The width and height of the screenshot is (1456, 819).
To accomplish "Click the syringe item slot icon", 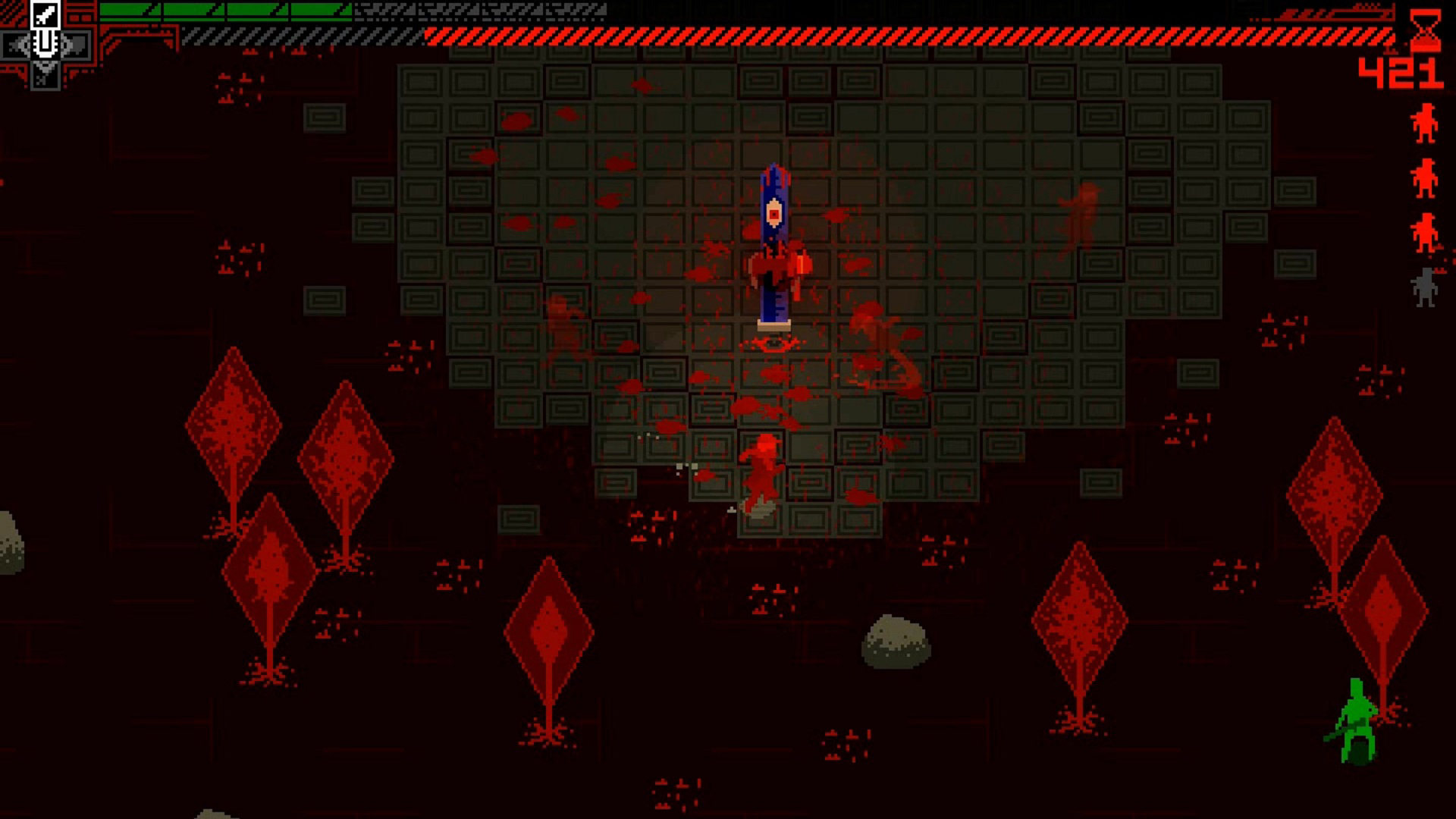I will click(x=47, y=43).
